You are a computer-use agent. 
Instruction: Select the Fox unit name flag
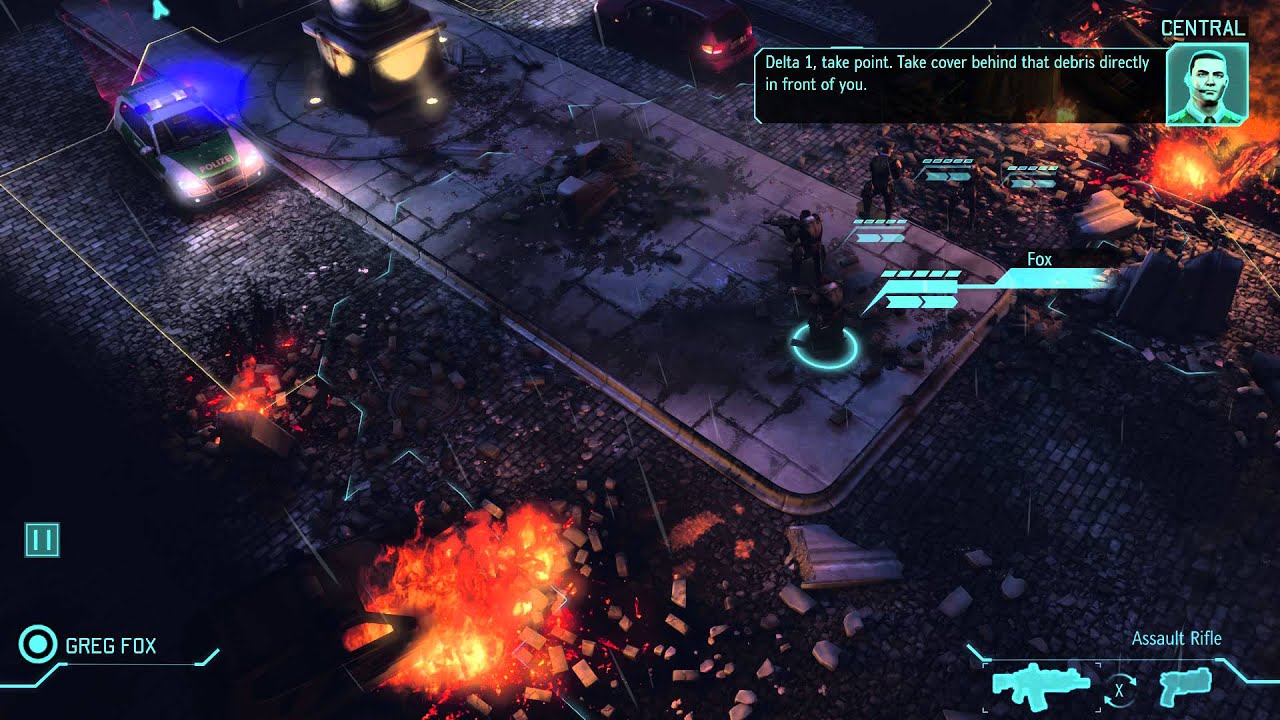point(1039,260)
